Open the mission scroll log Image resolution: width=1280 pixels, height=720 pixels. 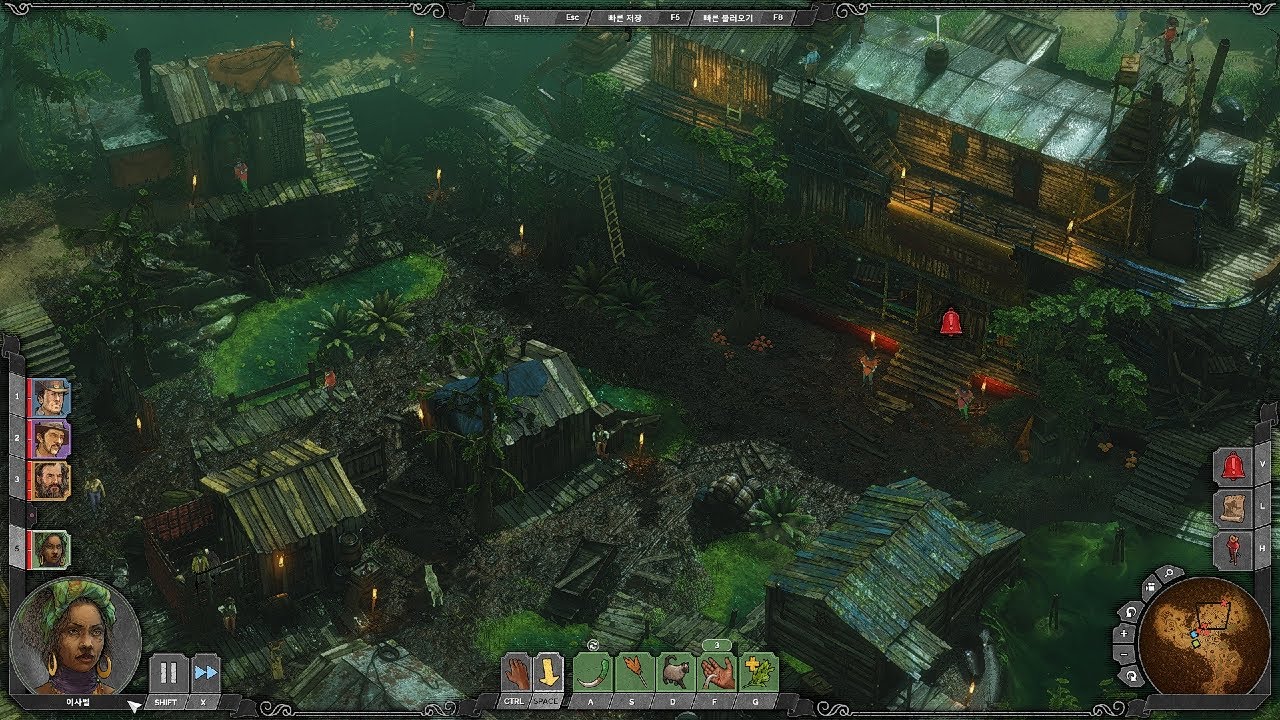[1233, 507]
